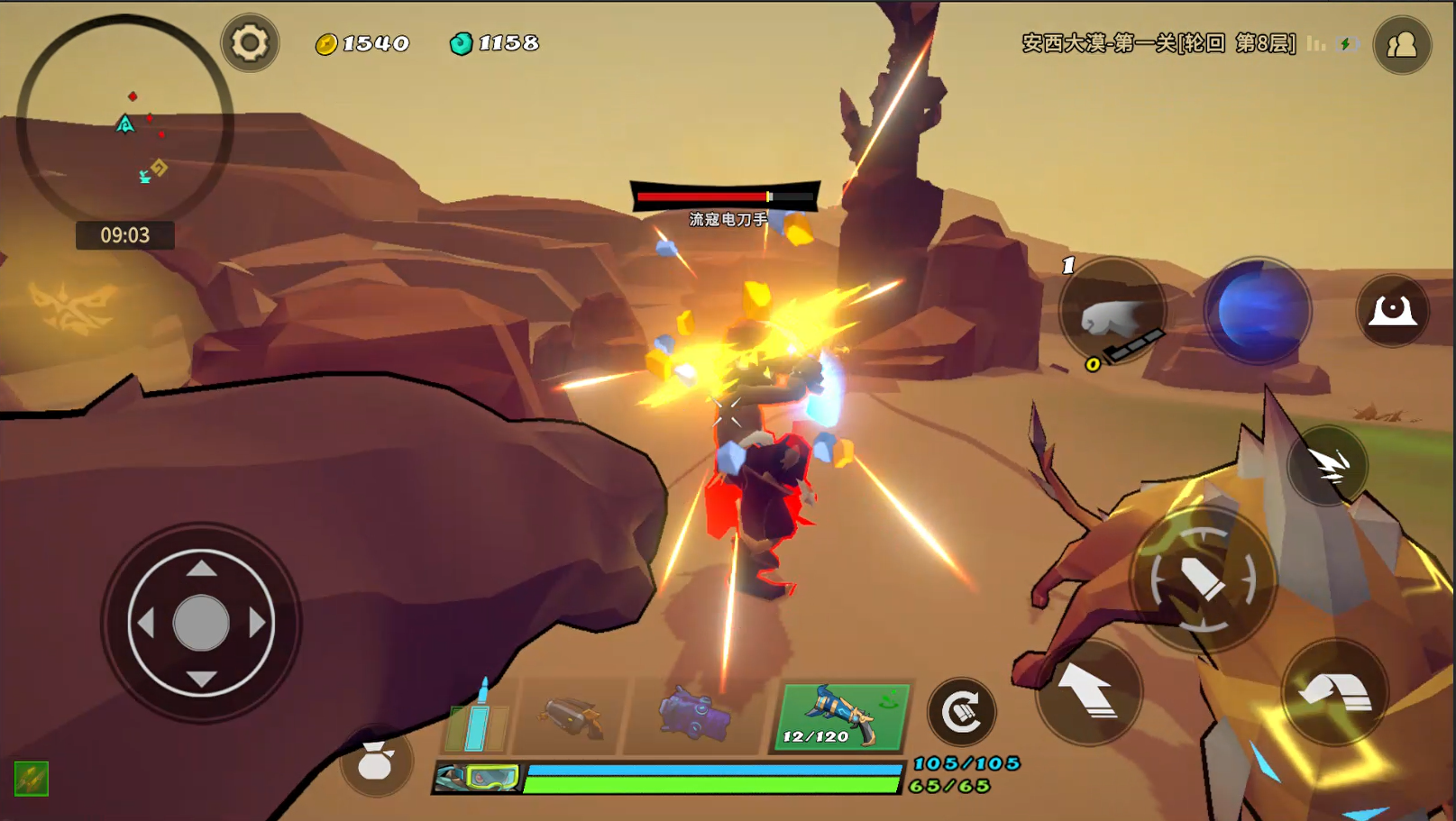
Task: Trigger the dash ability button
Action: [1328, 465]
